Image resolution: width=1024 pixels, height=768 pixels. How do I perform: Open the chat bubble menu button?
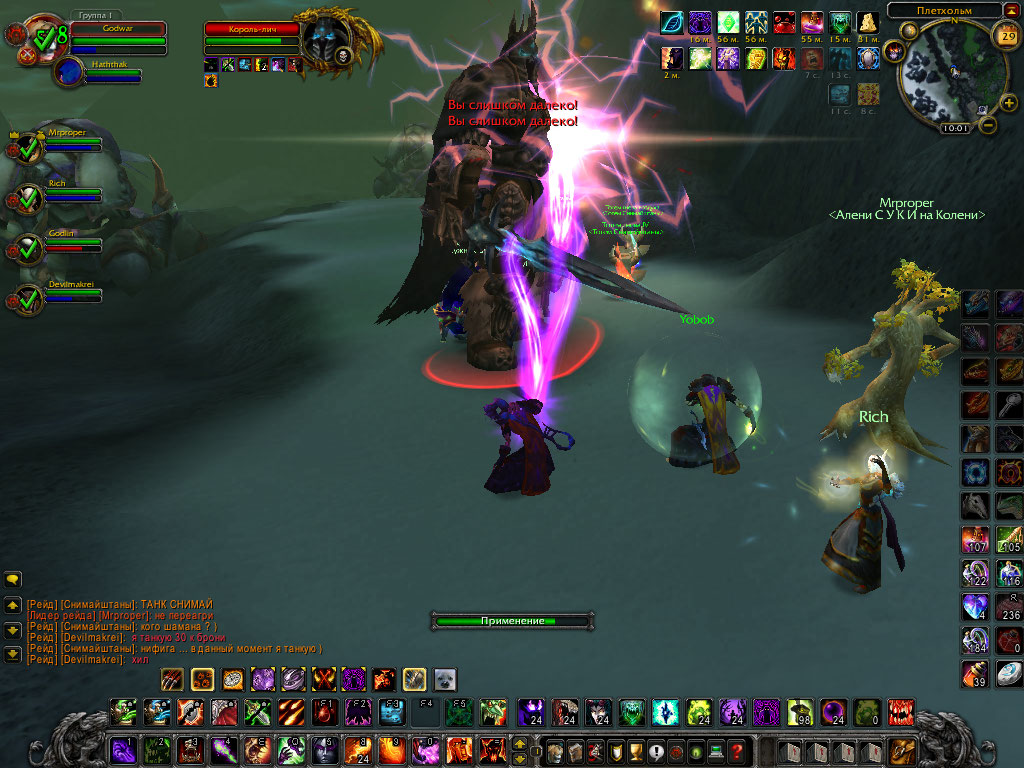(x=13, y=579)
